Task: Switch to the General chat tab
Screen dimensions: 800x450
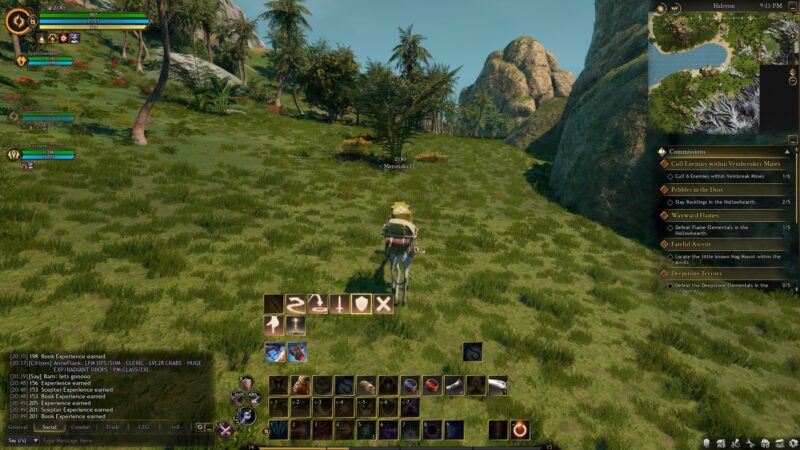Action: [x=18, y=427]
